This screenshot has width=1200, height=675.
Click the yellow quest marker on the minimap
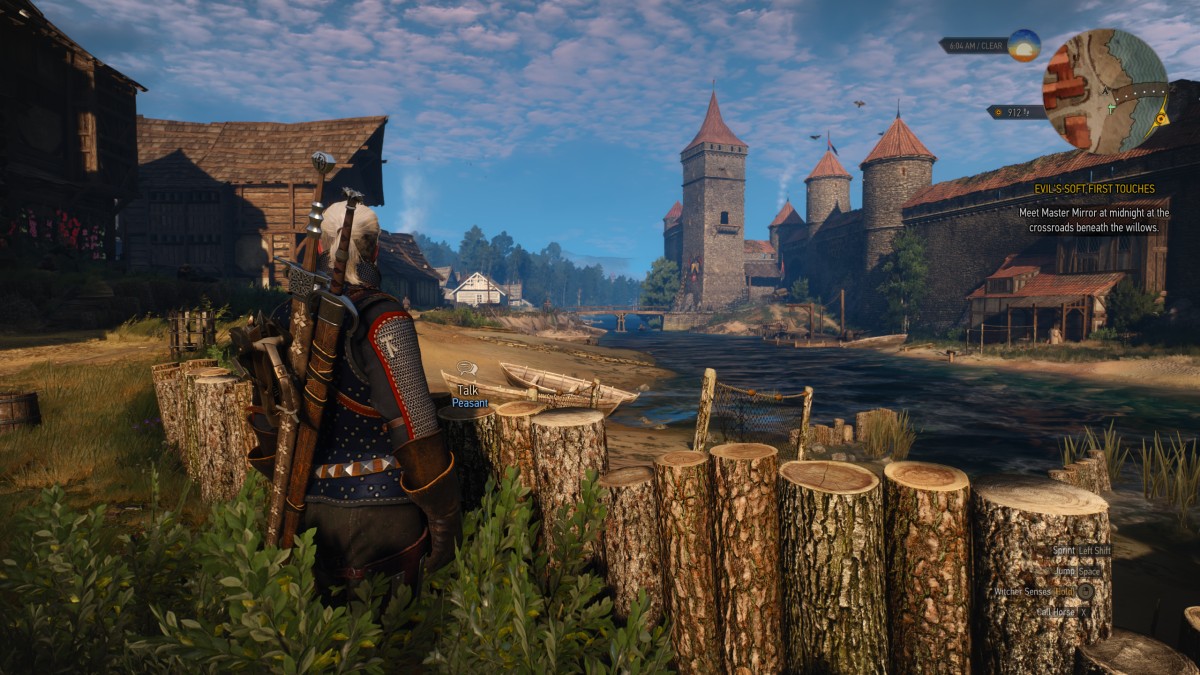tap(1160, 118)
